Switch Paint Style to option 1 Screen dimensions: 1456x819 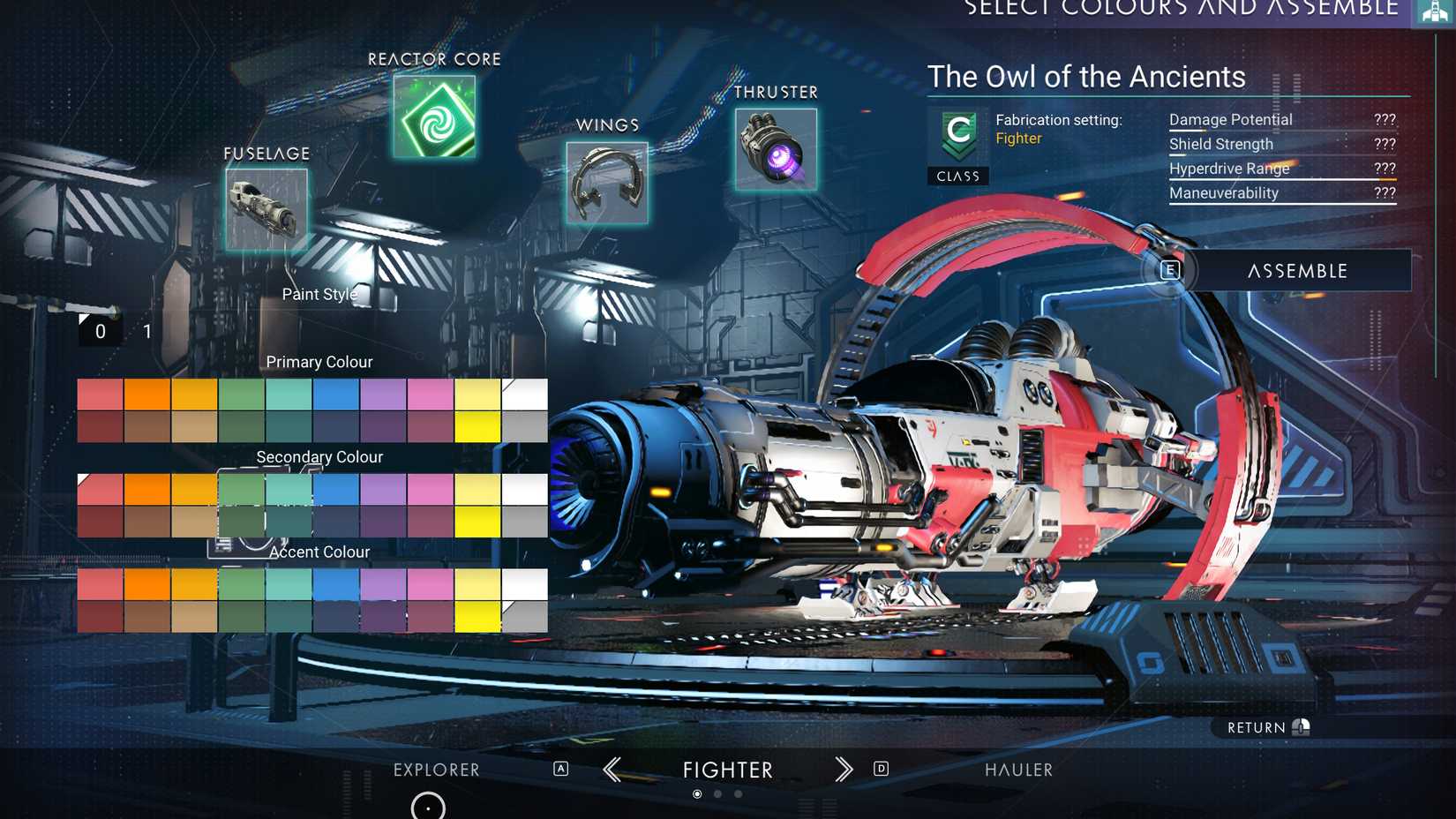[146, 331]
